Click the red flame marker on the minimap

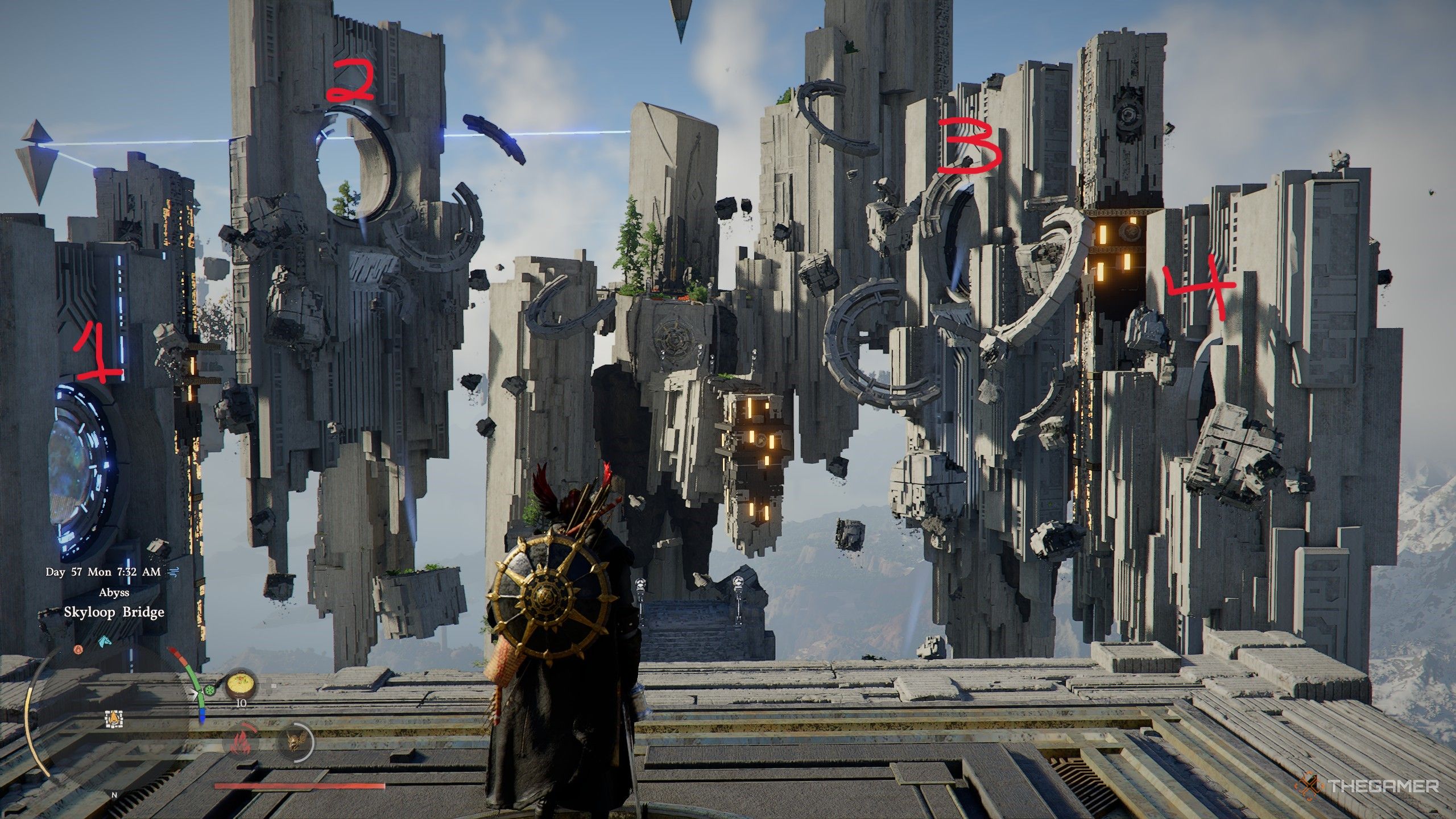pyautogui.click(x=78, y=650)
